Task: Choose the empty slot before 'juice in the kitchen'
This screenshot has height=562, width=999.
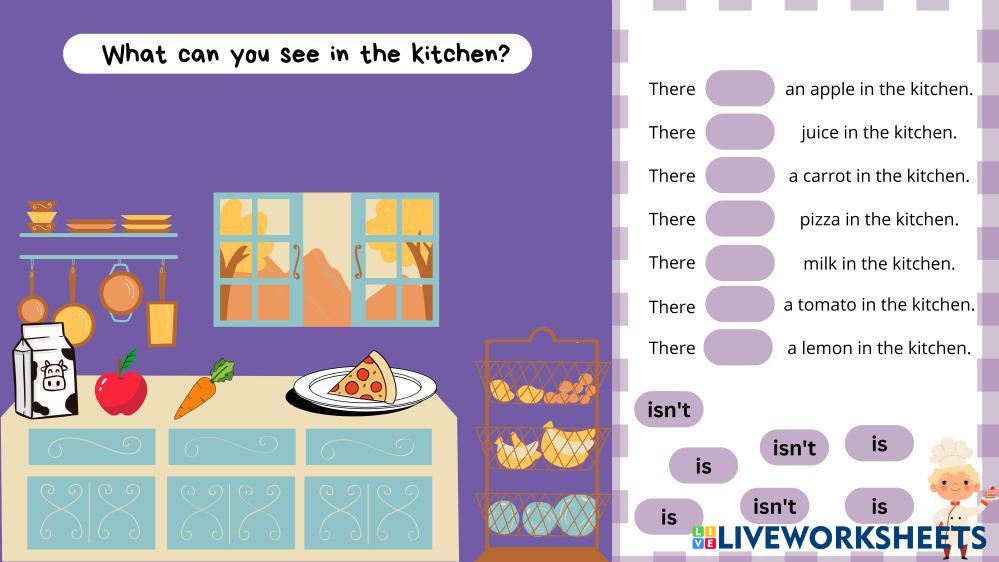Action: tap(740, 132)
